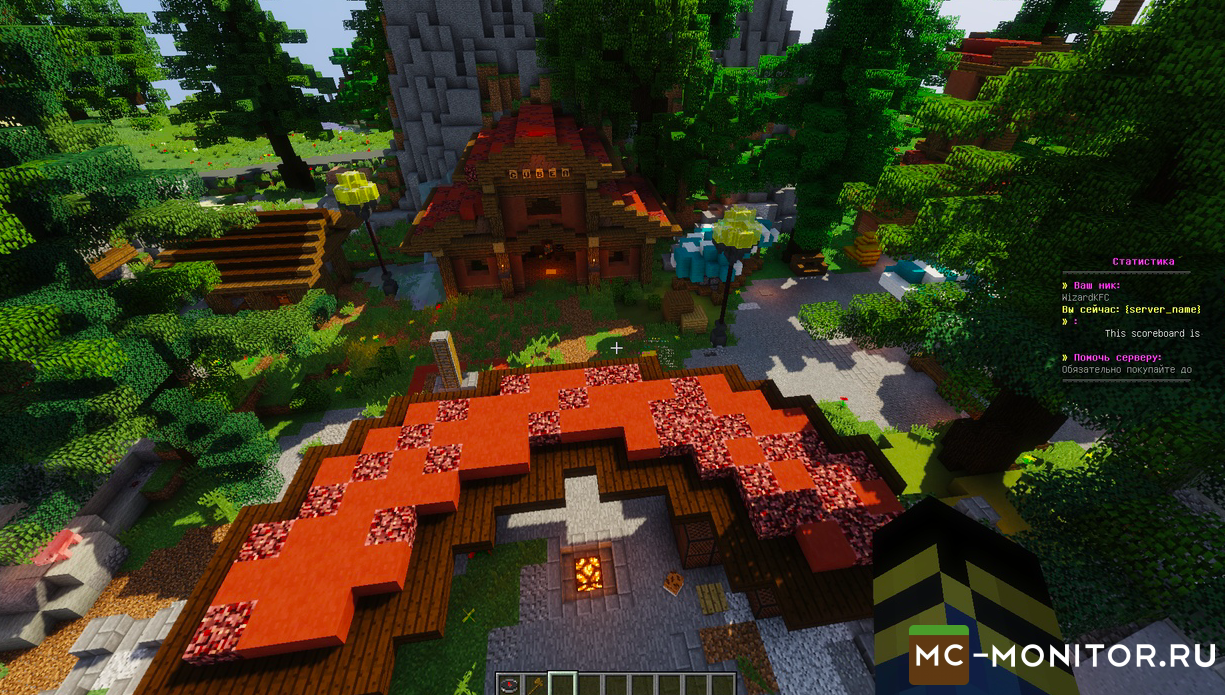Select the golden axe hotbar slot
Viewport: 1225px width, 695px height.
coord(535,685)
